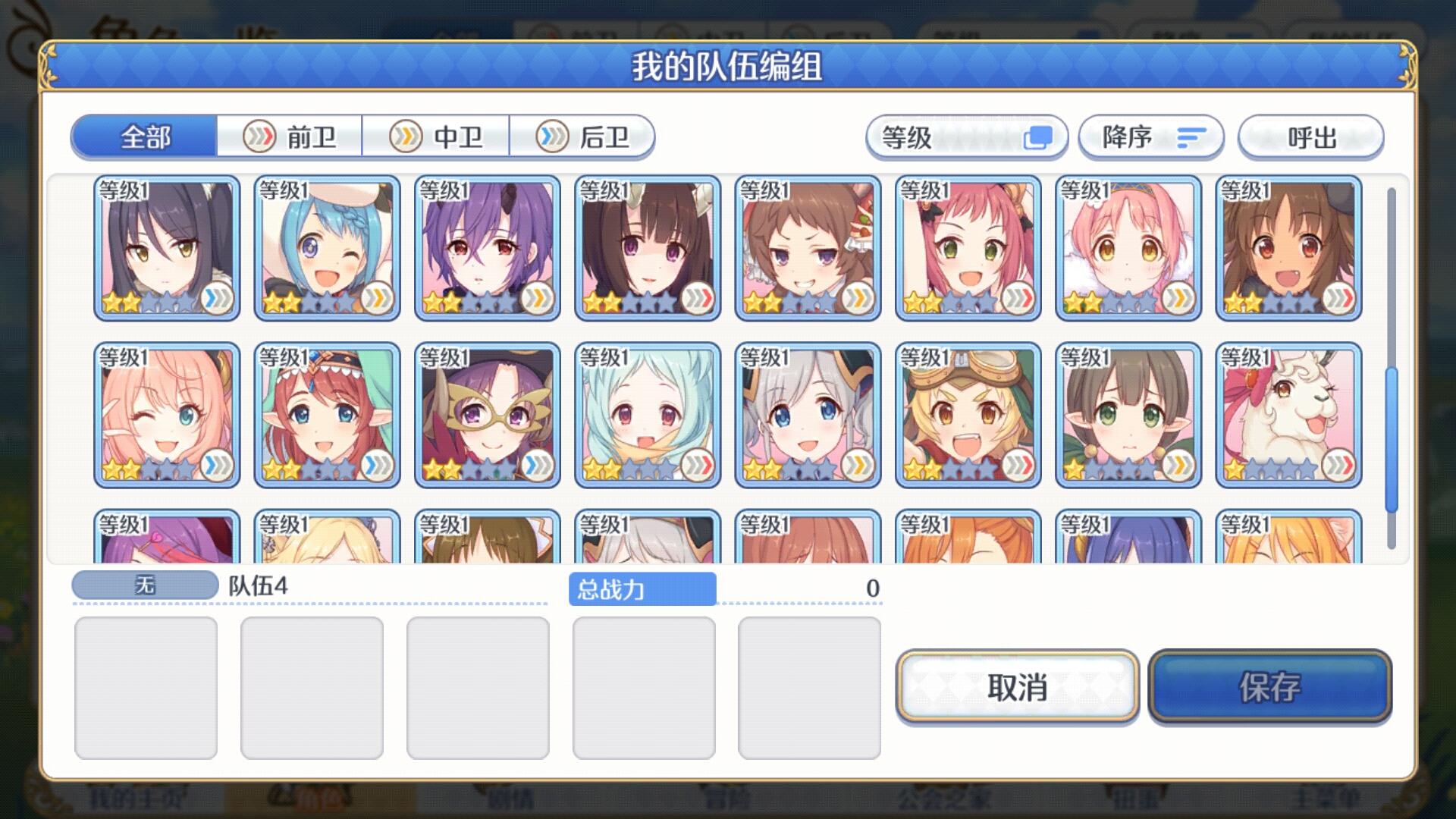Click the stacked-squares icon in the 等级 button

1040,136
